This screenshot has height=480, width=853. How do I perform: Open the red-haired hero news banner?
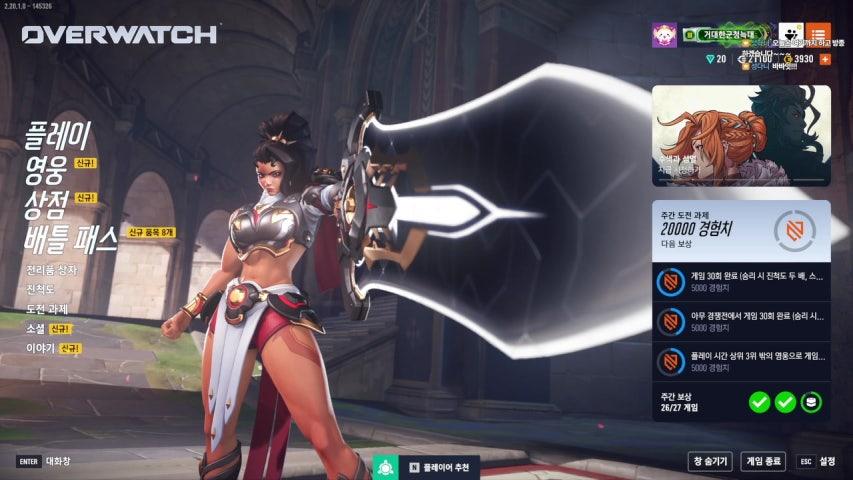740,135
